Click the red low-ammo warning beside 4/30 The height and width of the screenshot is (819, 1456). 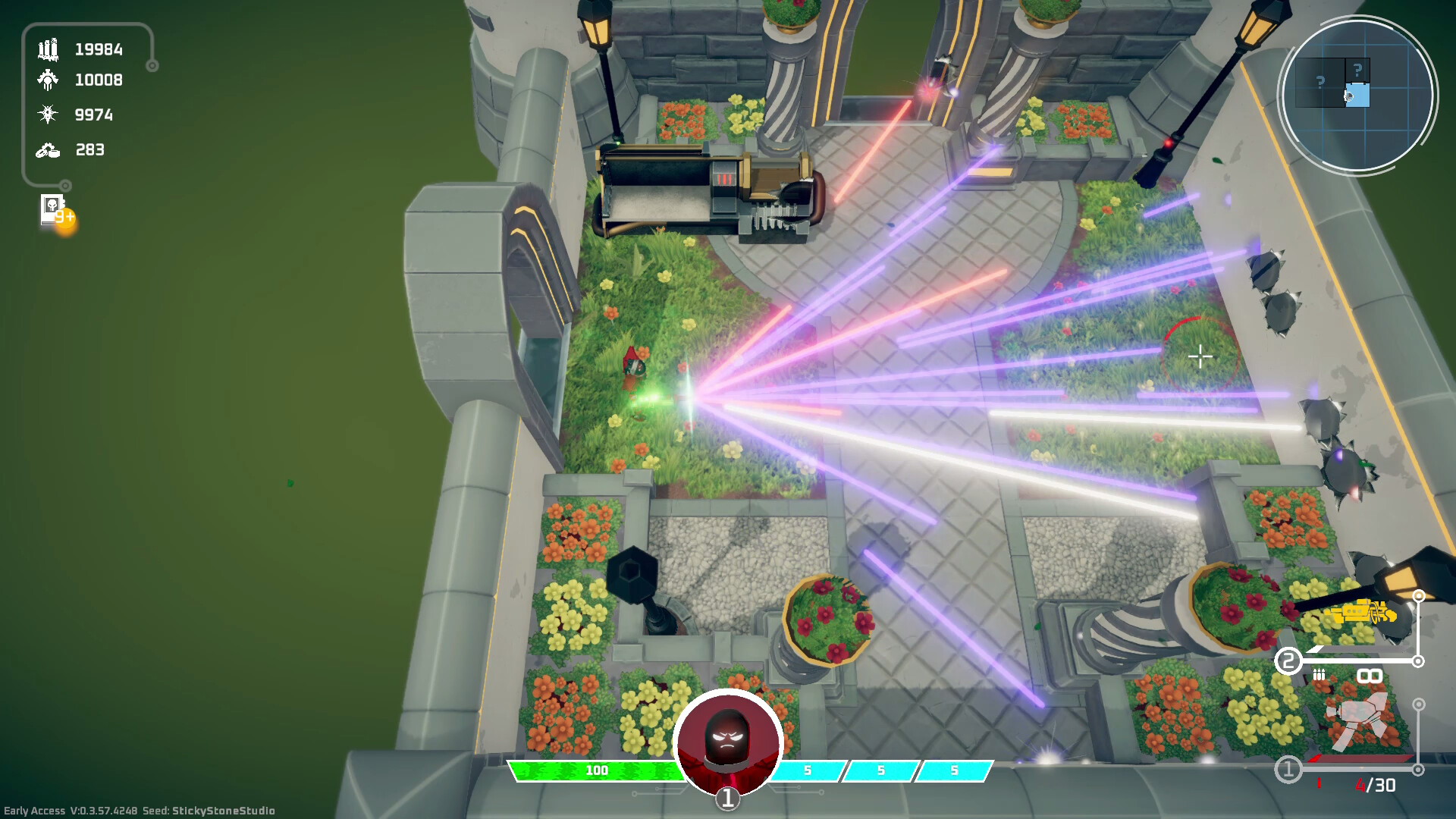(1319, 783)
